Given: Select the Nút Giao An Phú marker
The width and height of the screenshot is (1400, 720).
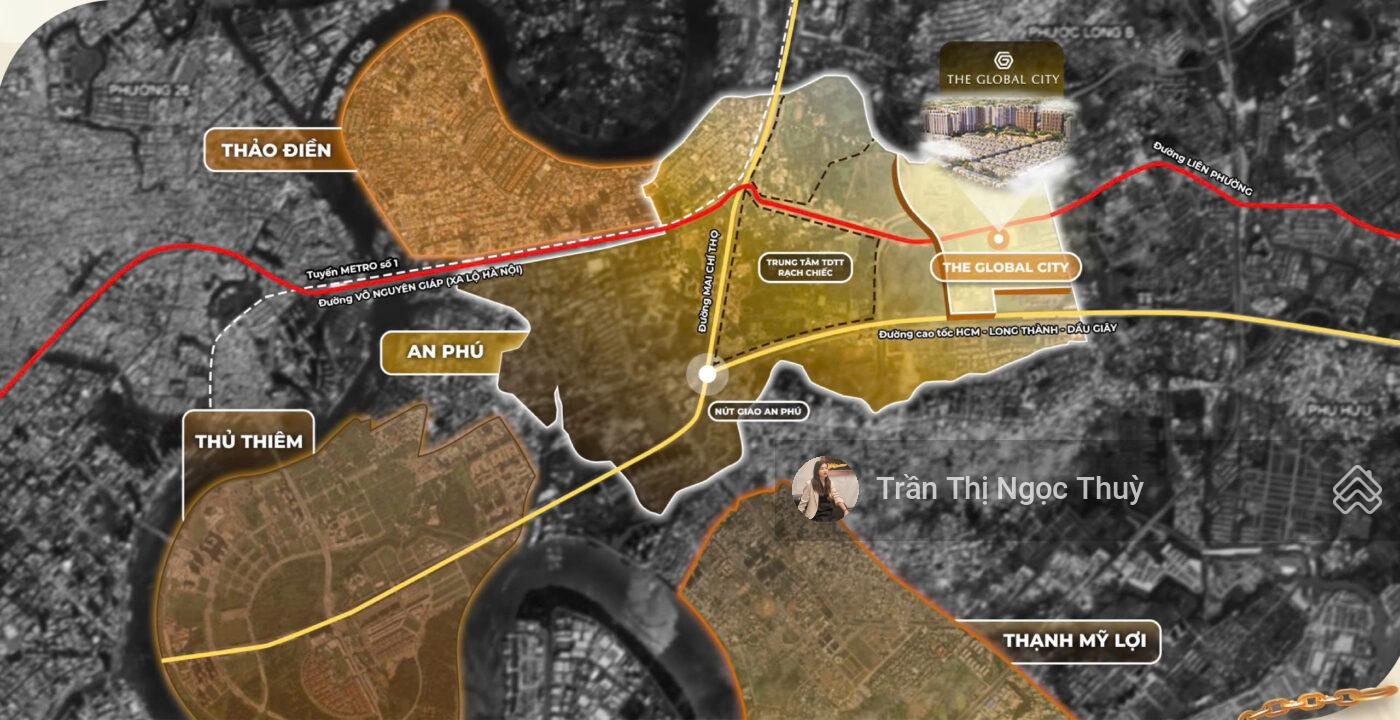Looking at the screenshot, I should pos(707,375).
